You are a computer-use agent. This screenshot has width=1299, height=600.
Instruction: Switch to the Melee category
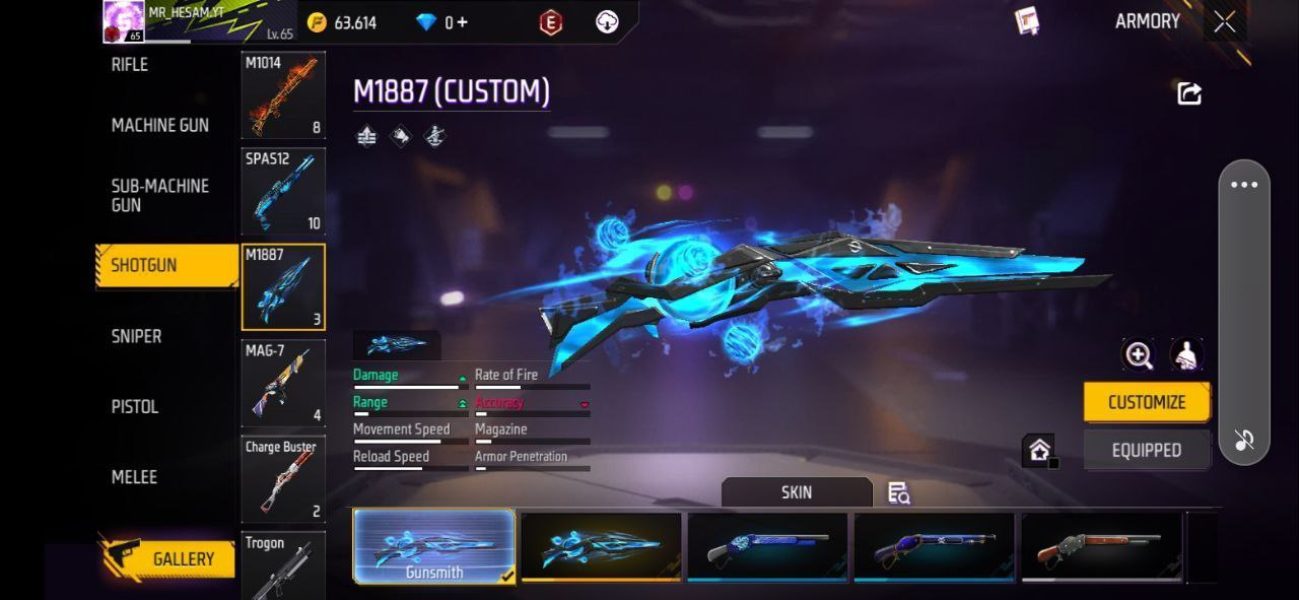134,477
